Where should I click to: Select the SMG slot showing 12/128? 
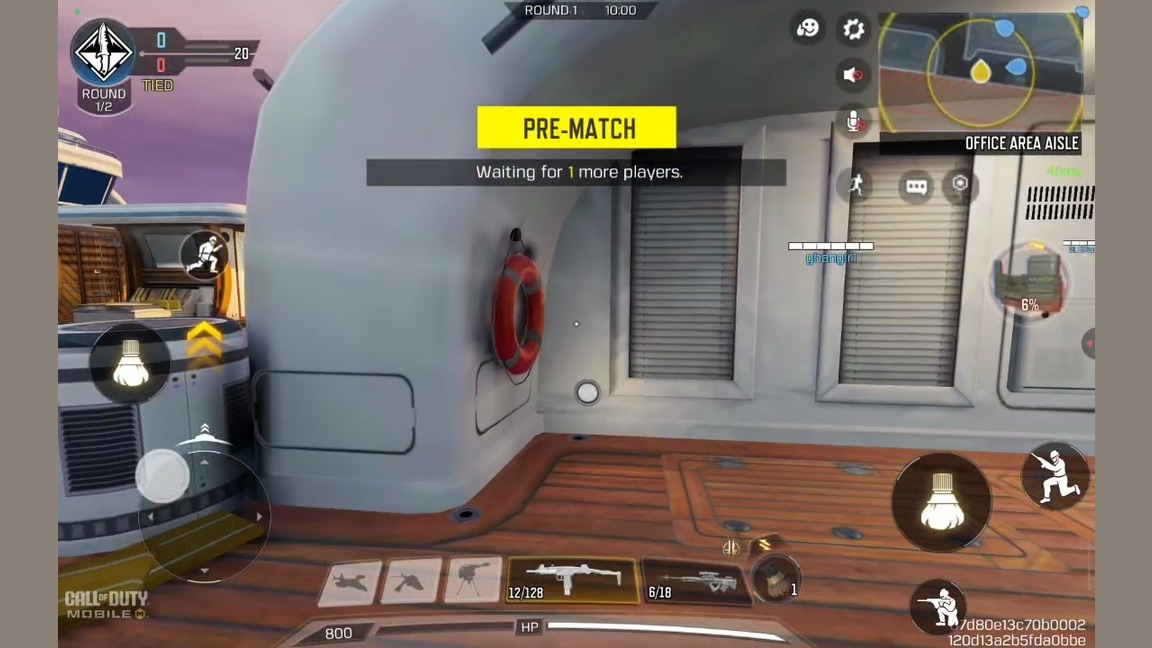pos(573,581)
